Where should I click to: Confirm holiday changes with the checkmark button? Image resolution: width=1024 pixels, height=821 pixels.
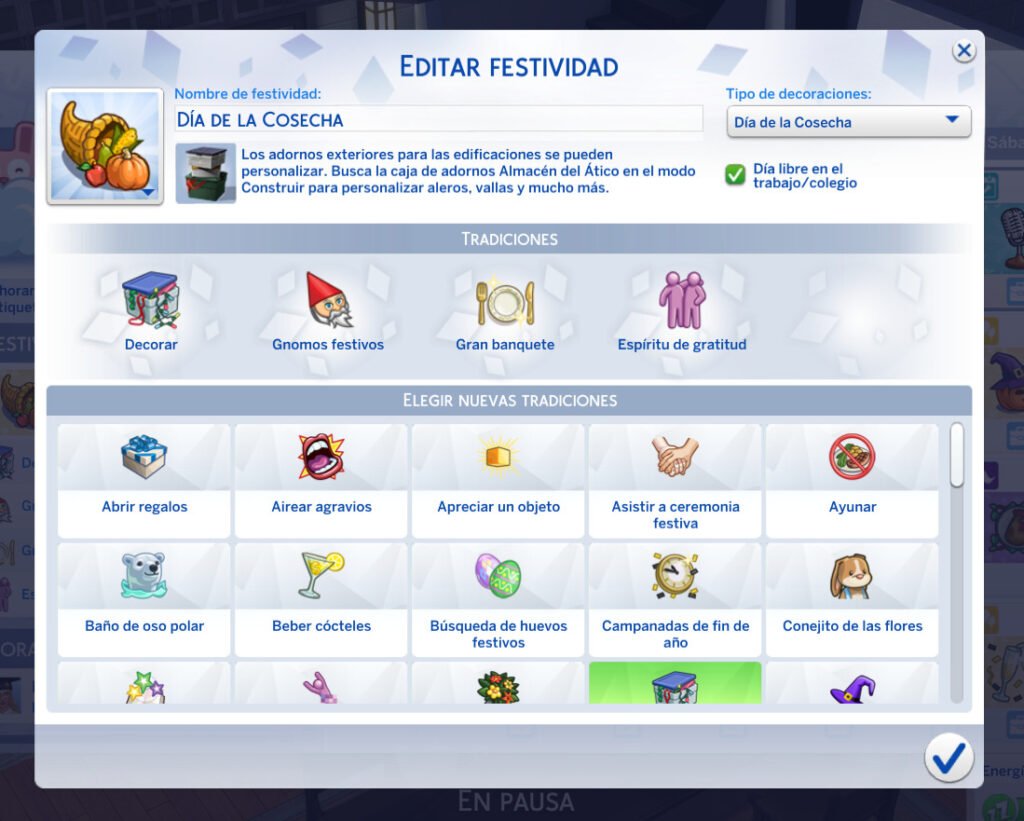[x=948, y=757]
